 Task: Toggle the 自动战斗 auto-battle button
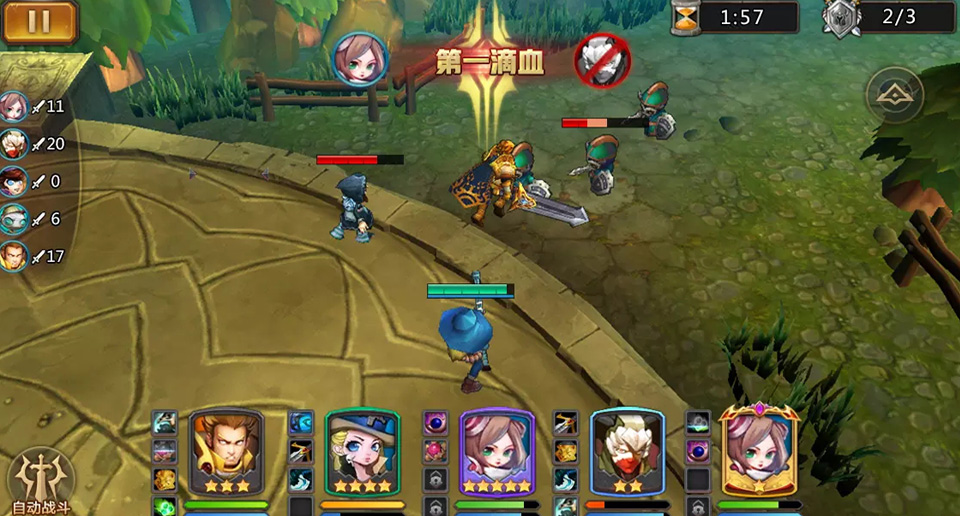pos(41,481)
